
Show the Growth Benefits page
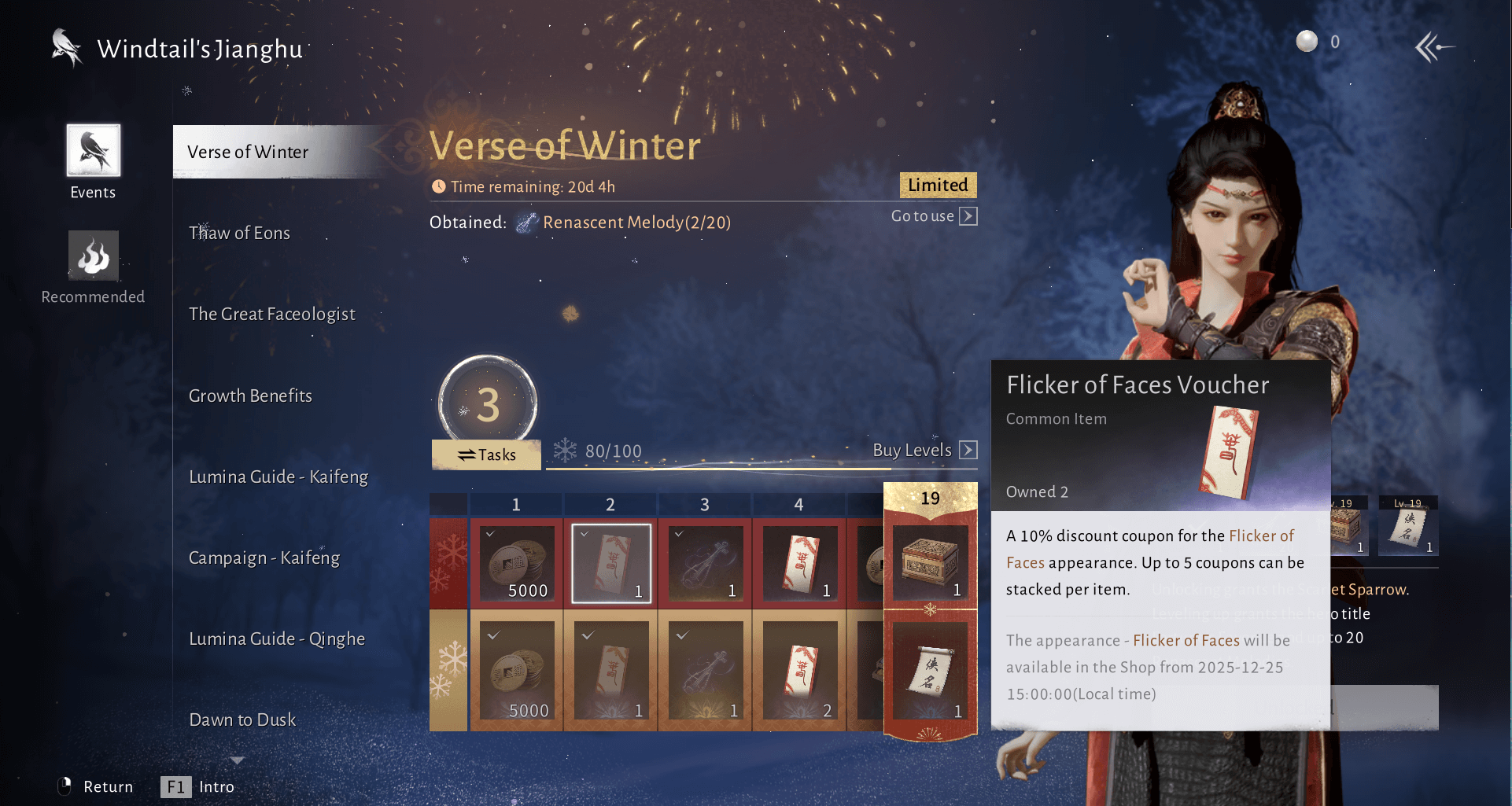(250, 396)
